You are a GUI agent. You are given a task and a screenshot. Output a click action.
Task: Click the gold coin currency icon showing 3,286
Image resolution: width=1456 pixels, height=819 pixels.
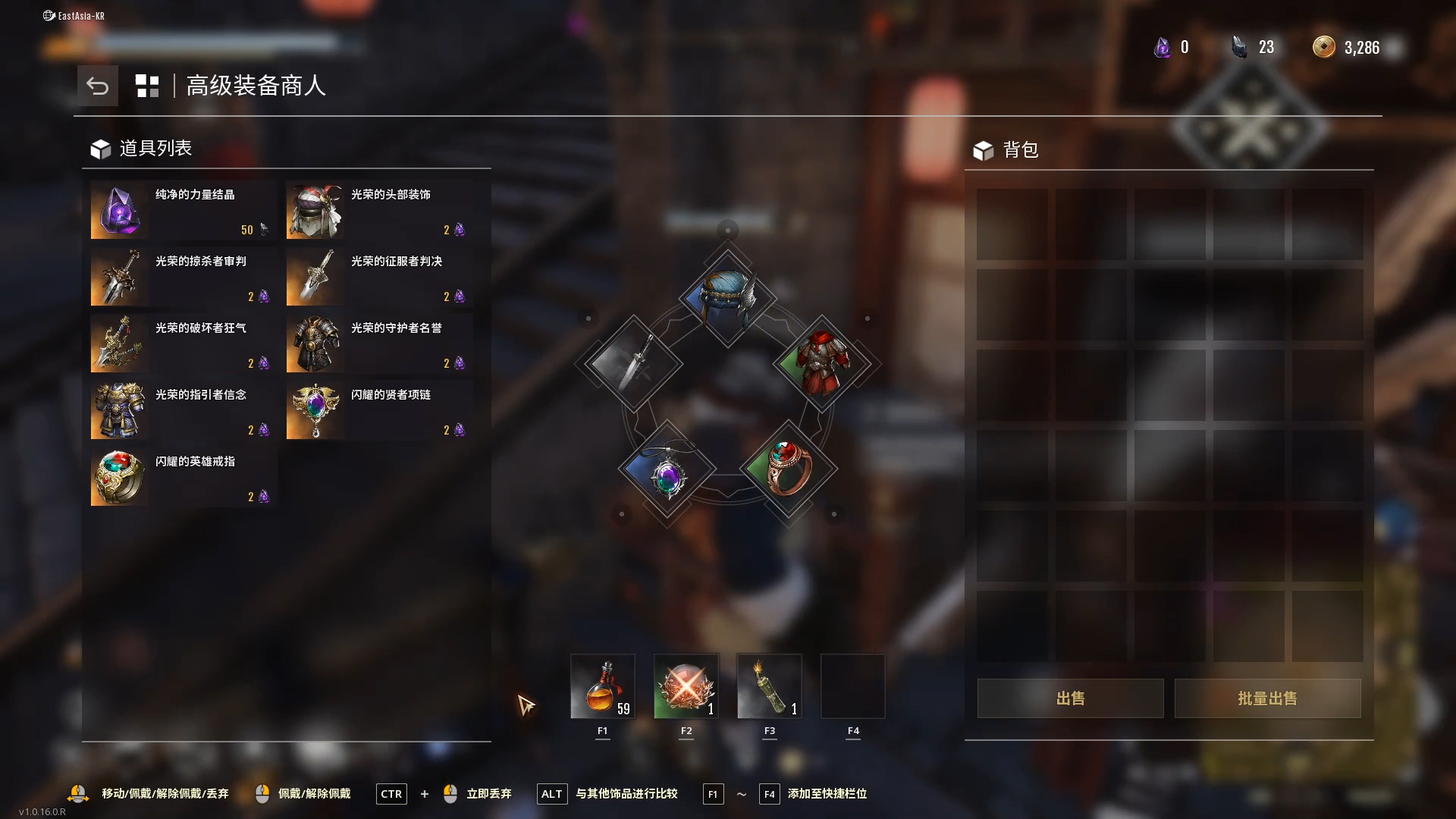click(1323, 46)
